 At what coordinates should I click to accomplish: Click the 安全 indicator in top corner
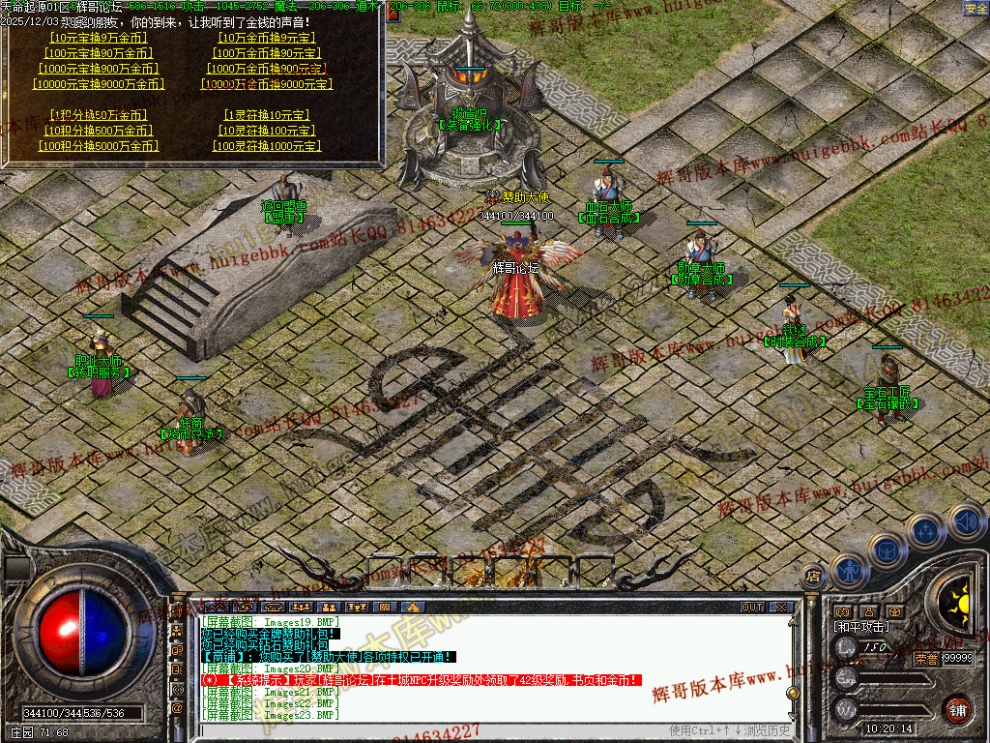(976, 8)
